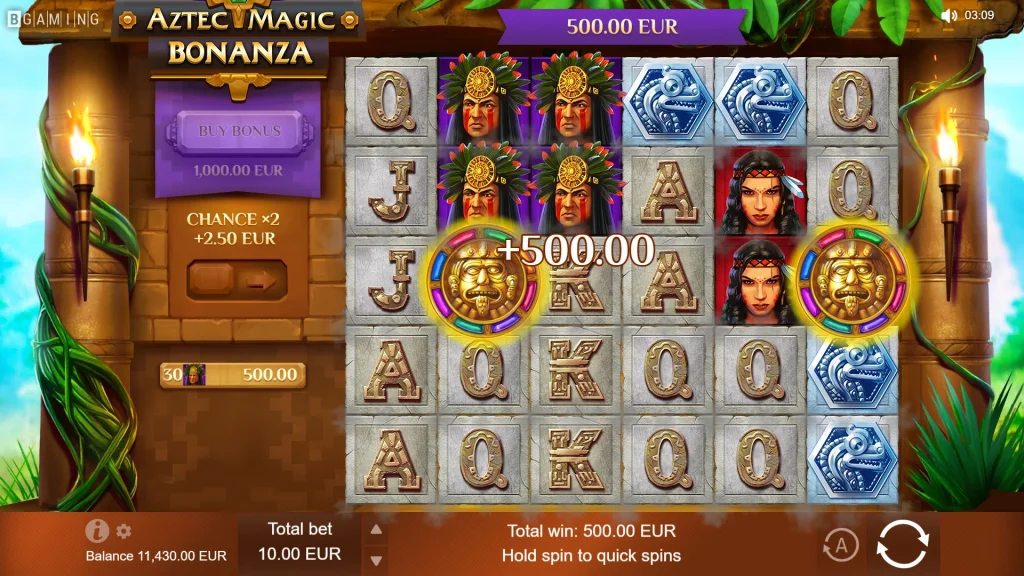Spin the reels with the circular arrows button
Viewport: 1024px width, 576px height.
[x=902, y=545]
